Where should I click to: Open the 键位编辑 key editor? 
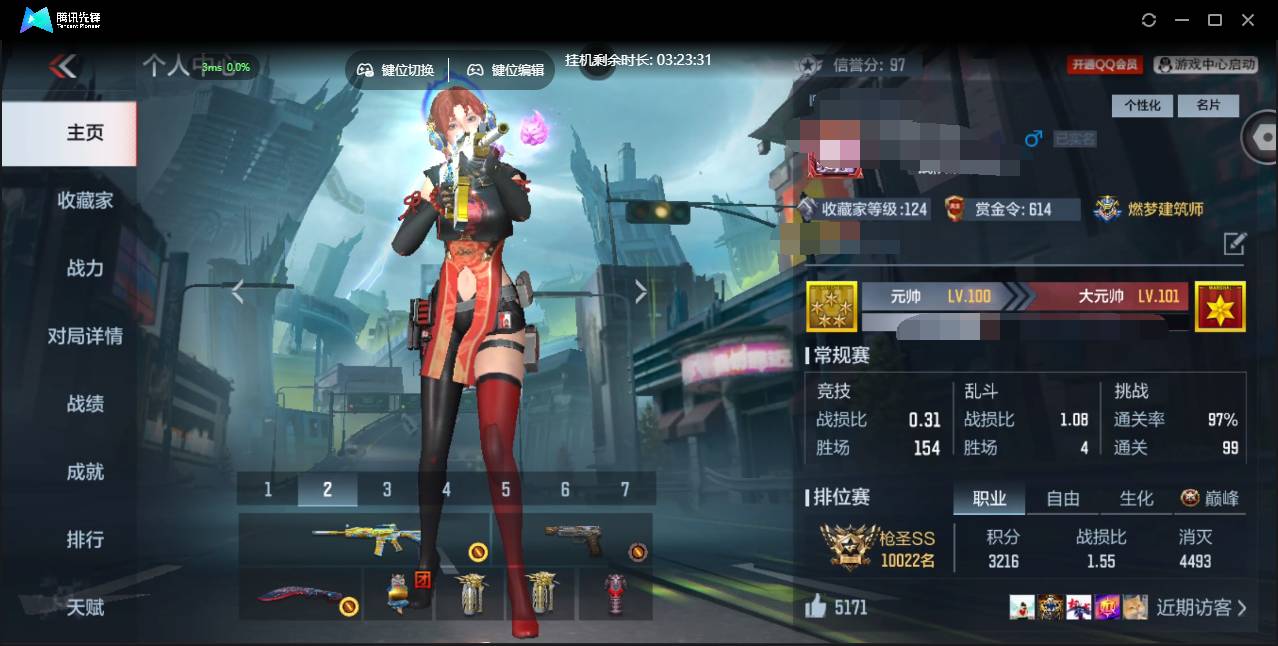[x=506, y=70]
